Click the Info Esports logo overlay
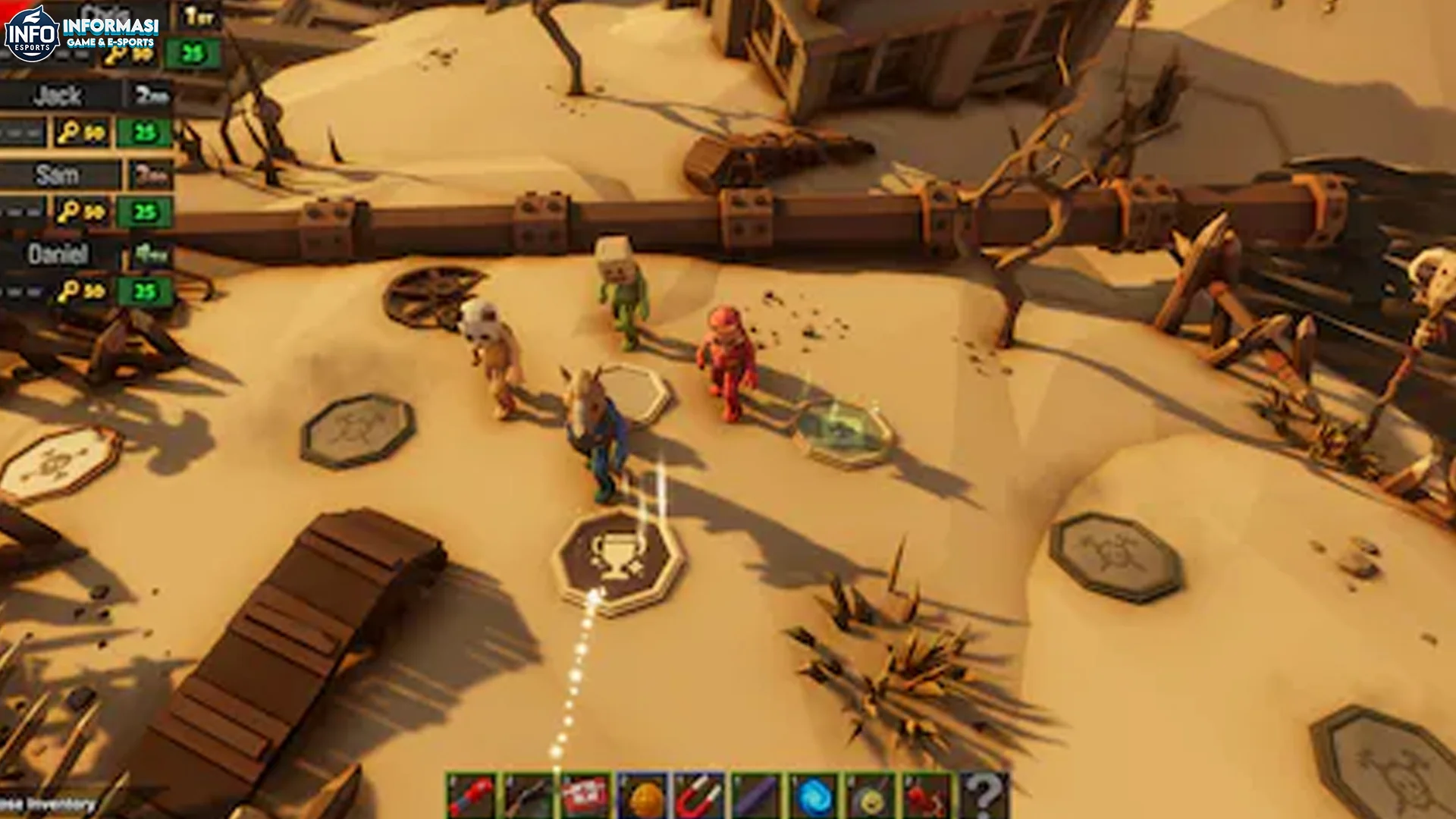This screenshot has height=819, width=1456. coord(33,33)
